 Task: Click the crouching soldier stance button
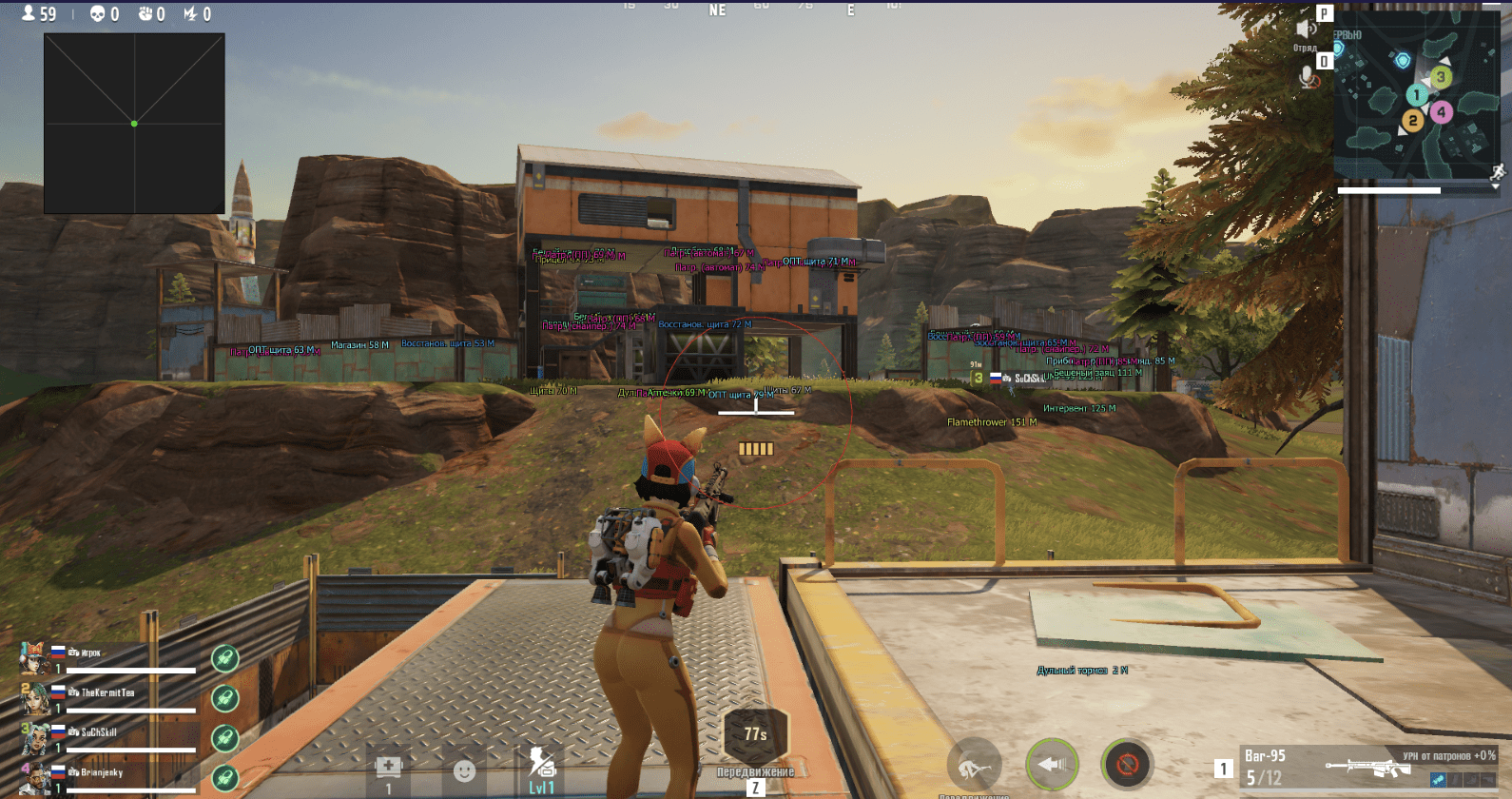pyautogui.click(x=974, y=764)
